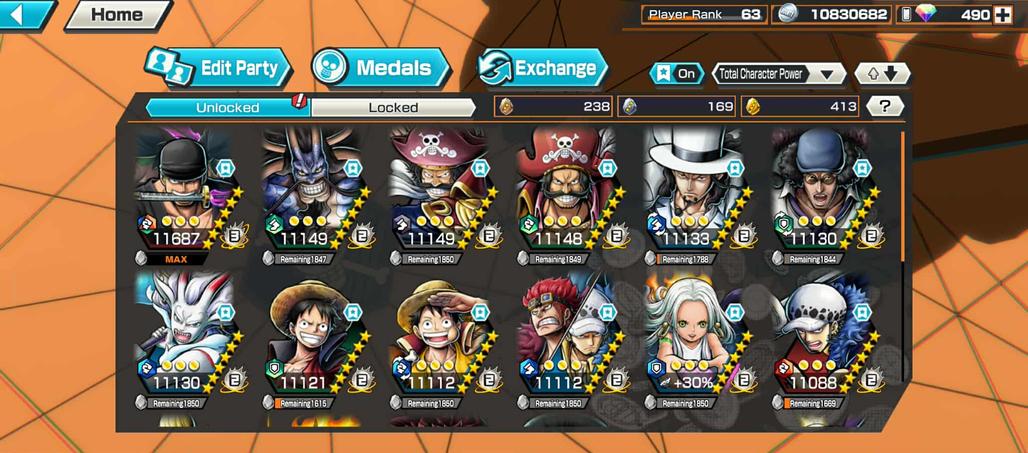
Task: Open the Exchange menu
Action: click(543, 68)
